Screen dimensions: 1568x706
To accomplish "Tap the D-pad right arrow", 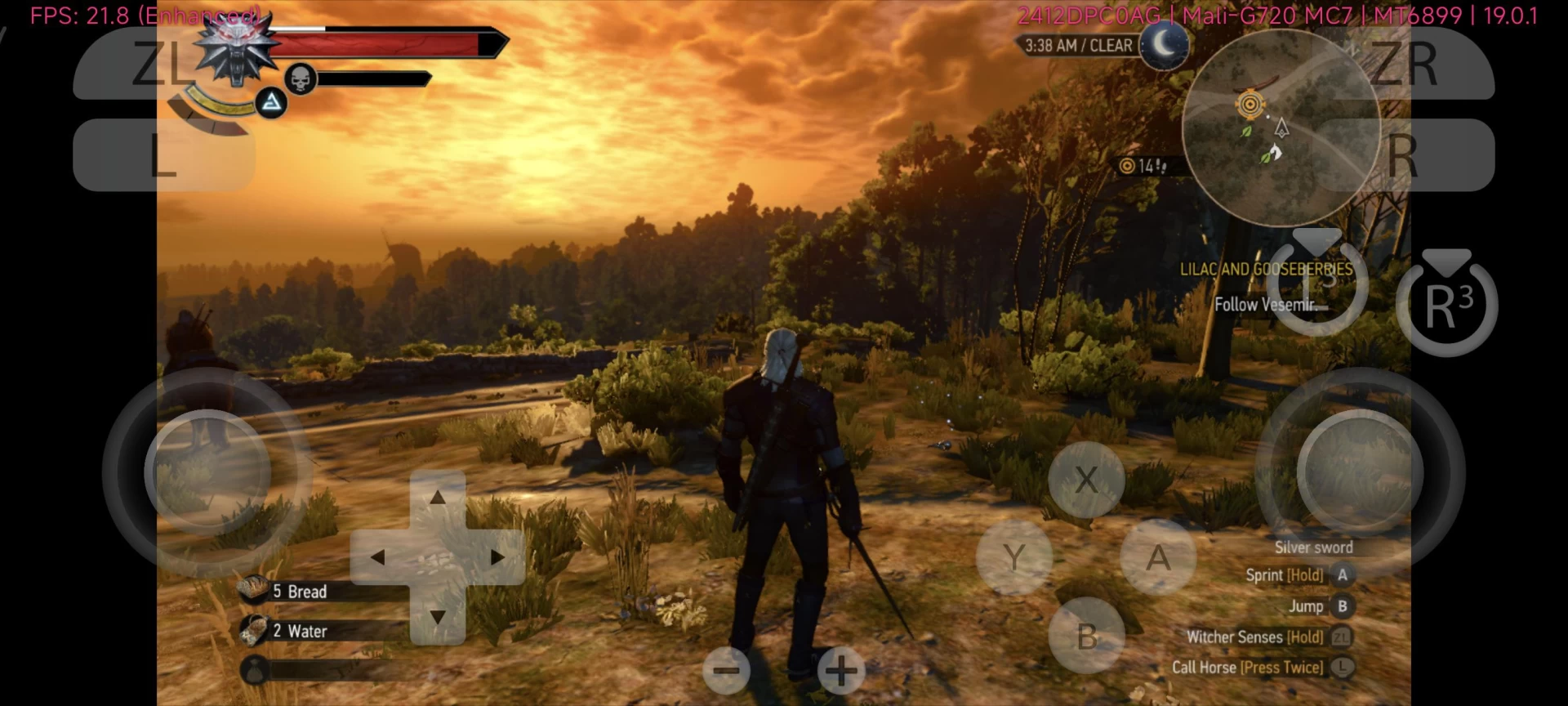I will tap(497, 557).
